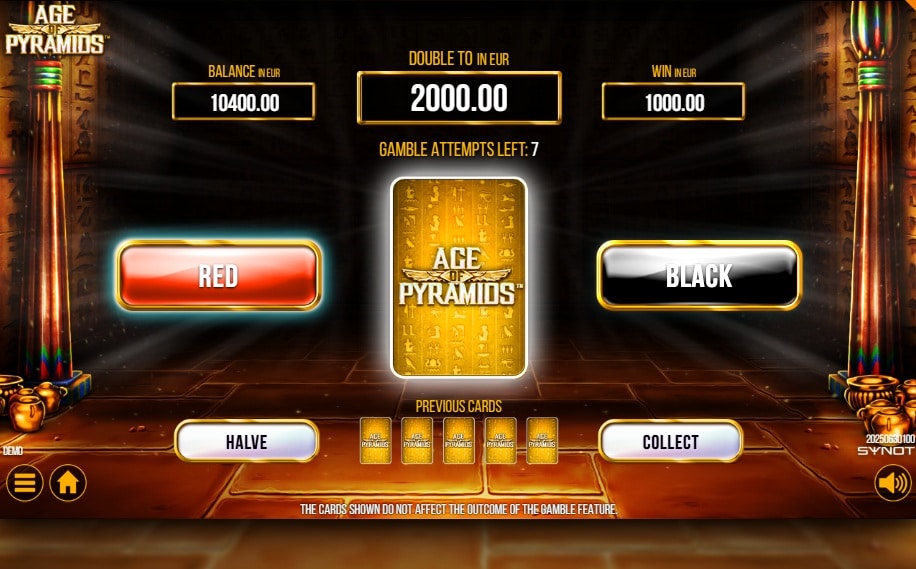
Task: Return home via the house icon
Action: 68,483
